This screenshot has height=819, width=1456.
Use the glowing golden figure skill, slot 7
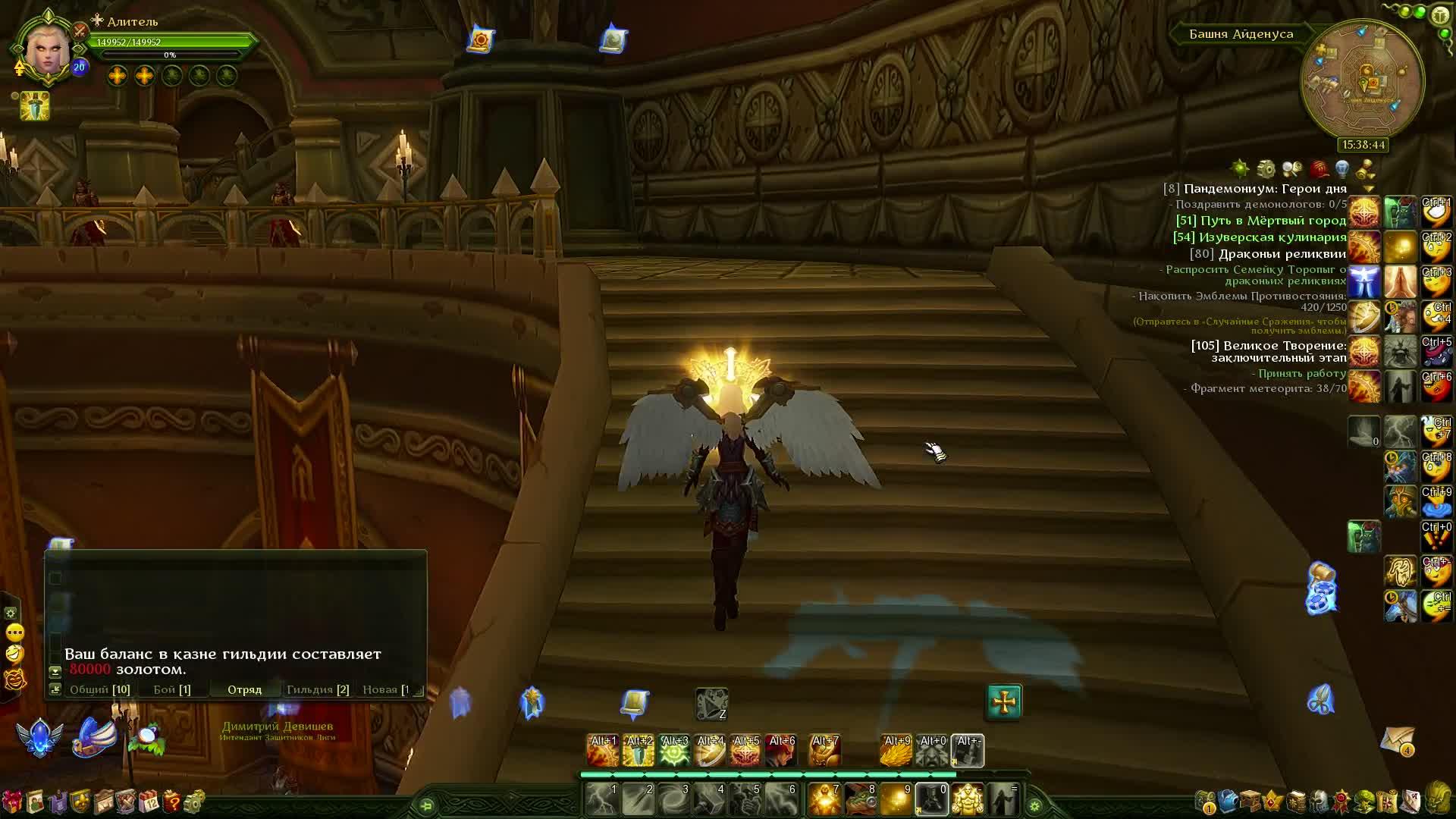point(824,799)
